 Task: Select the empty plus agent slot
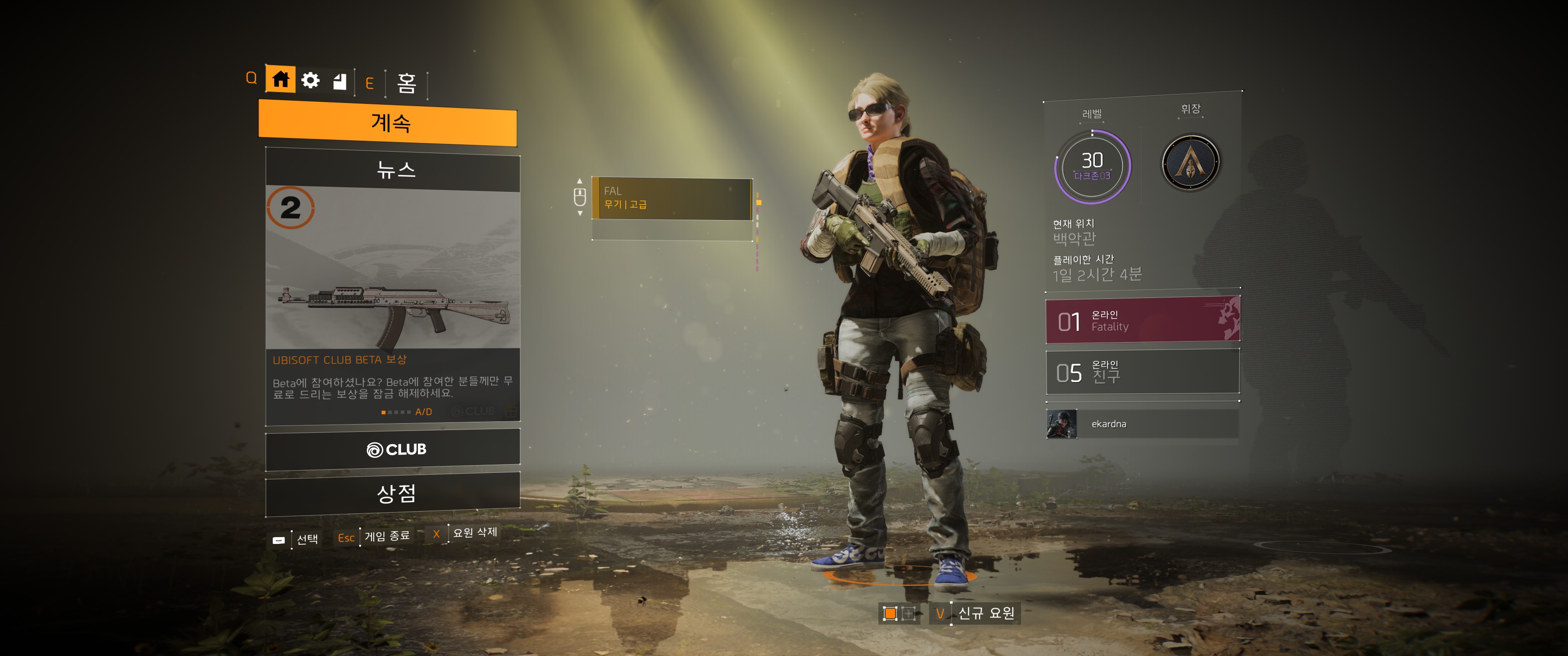pos(908,613)
